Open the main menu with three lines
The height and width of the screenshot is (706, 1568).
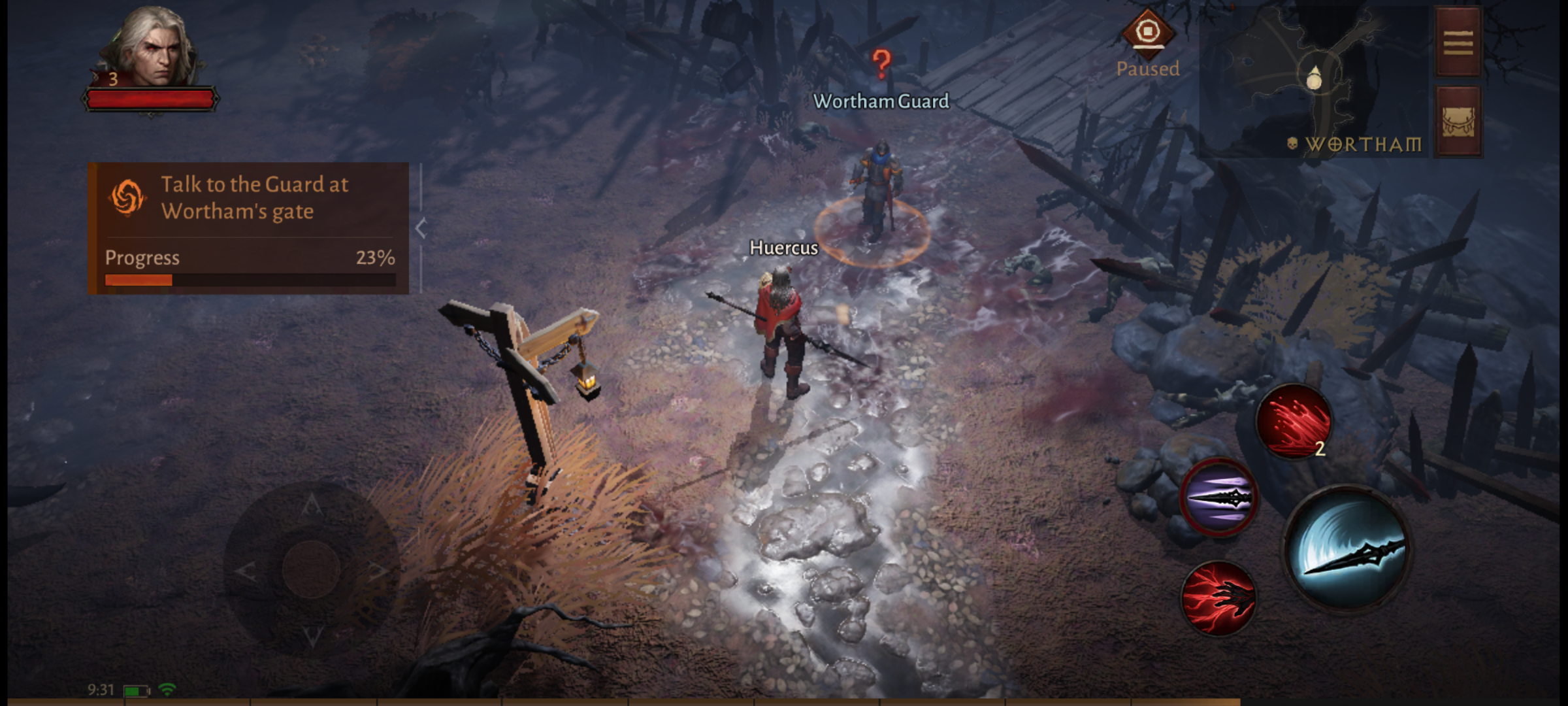coord(1458,43)
